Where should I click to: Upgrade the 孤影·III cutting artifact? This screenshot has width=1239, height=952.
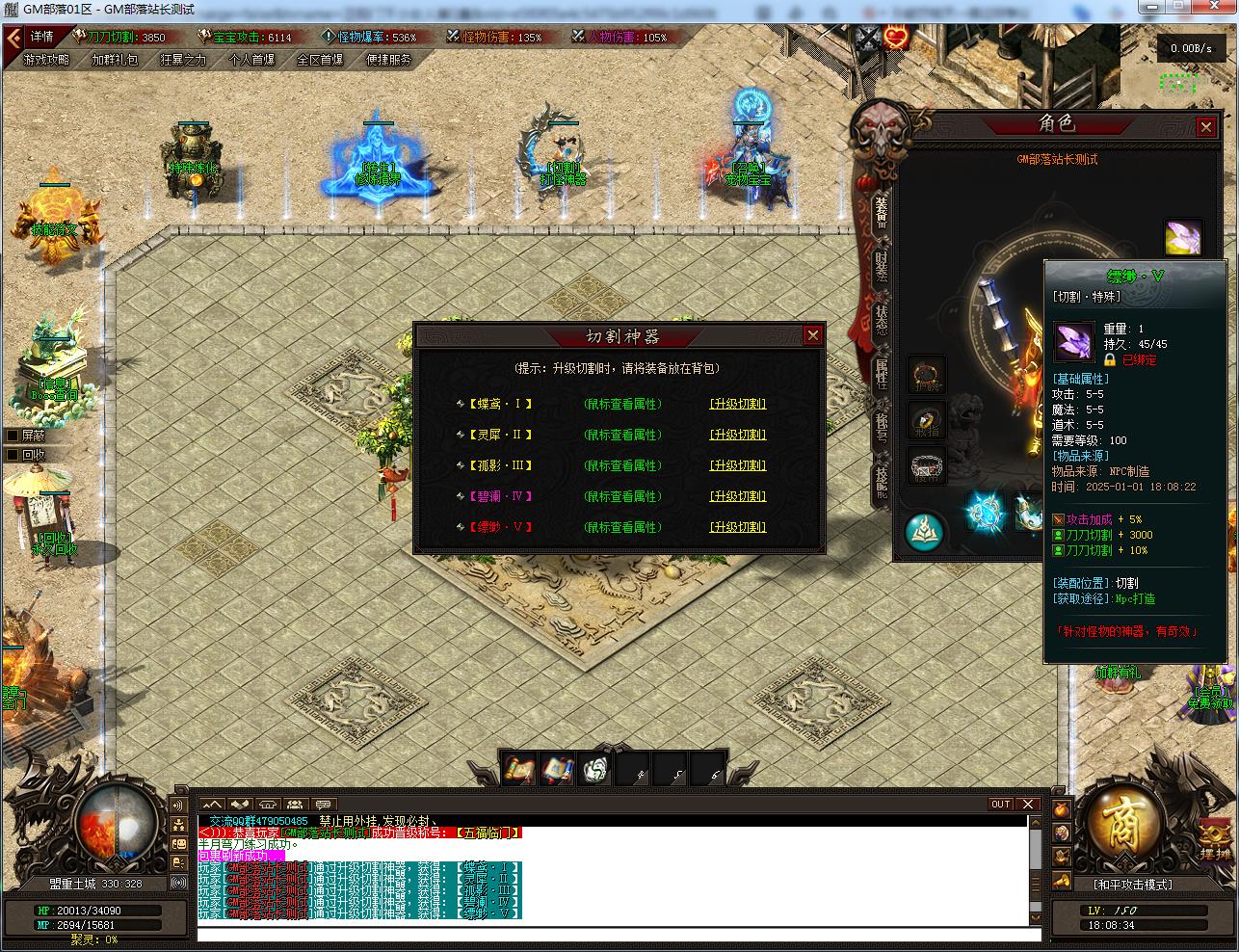coord(738,465)
